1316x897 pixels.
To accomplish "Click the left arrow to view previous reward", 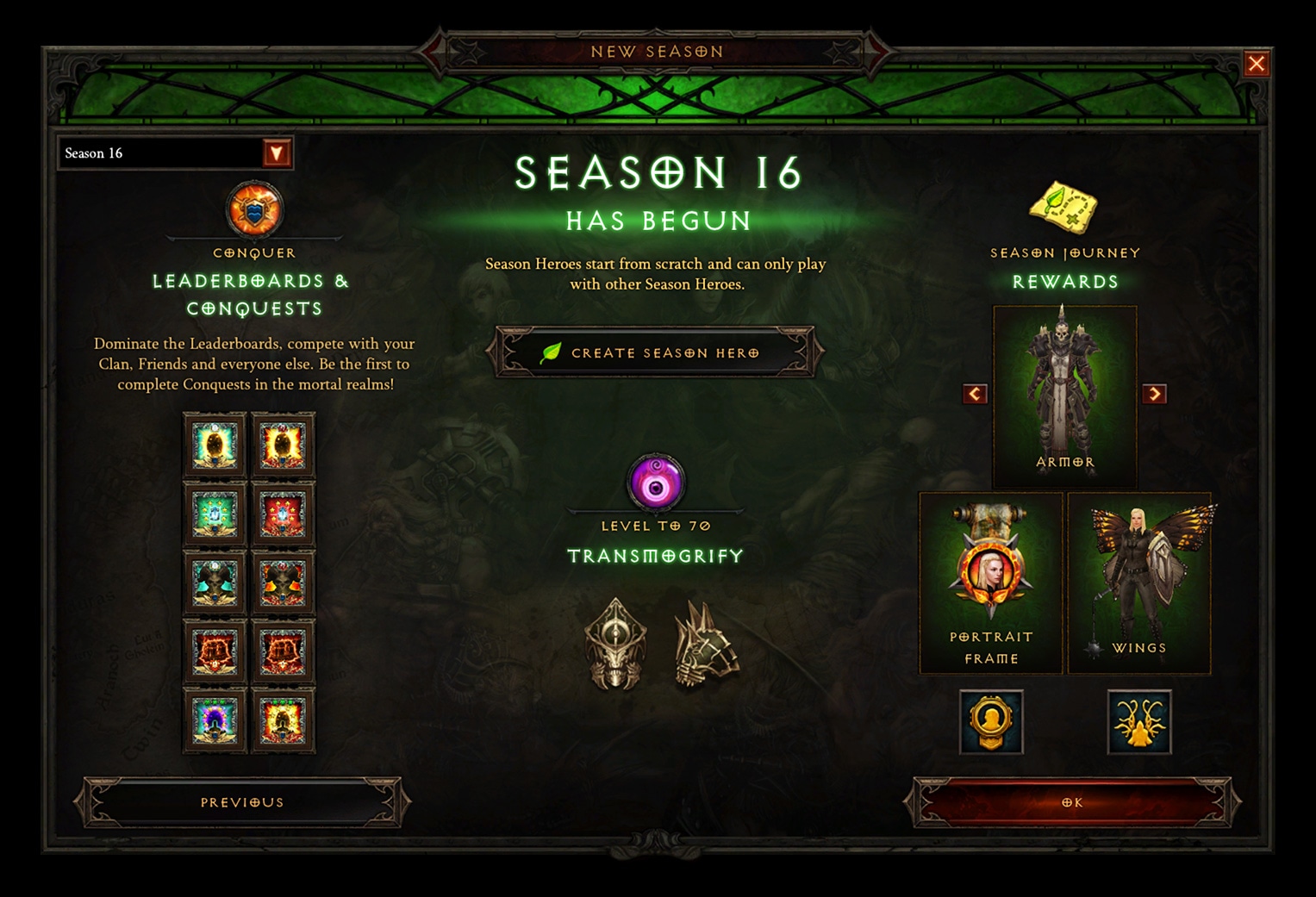I will point(976,394).
